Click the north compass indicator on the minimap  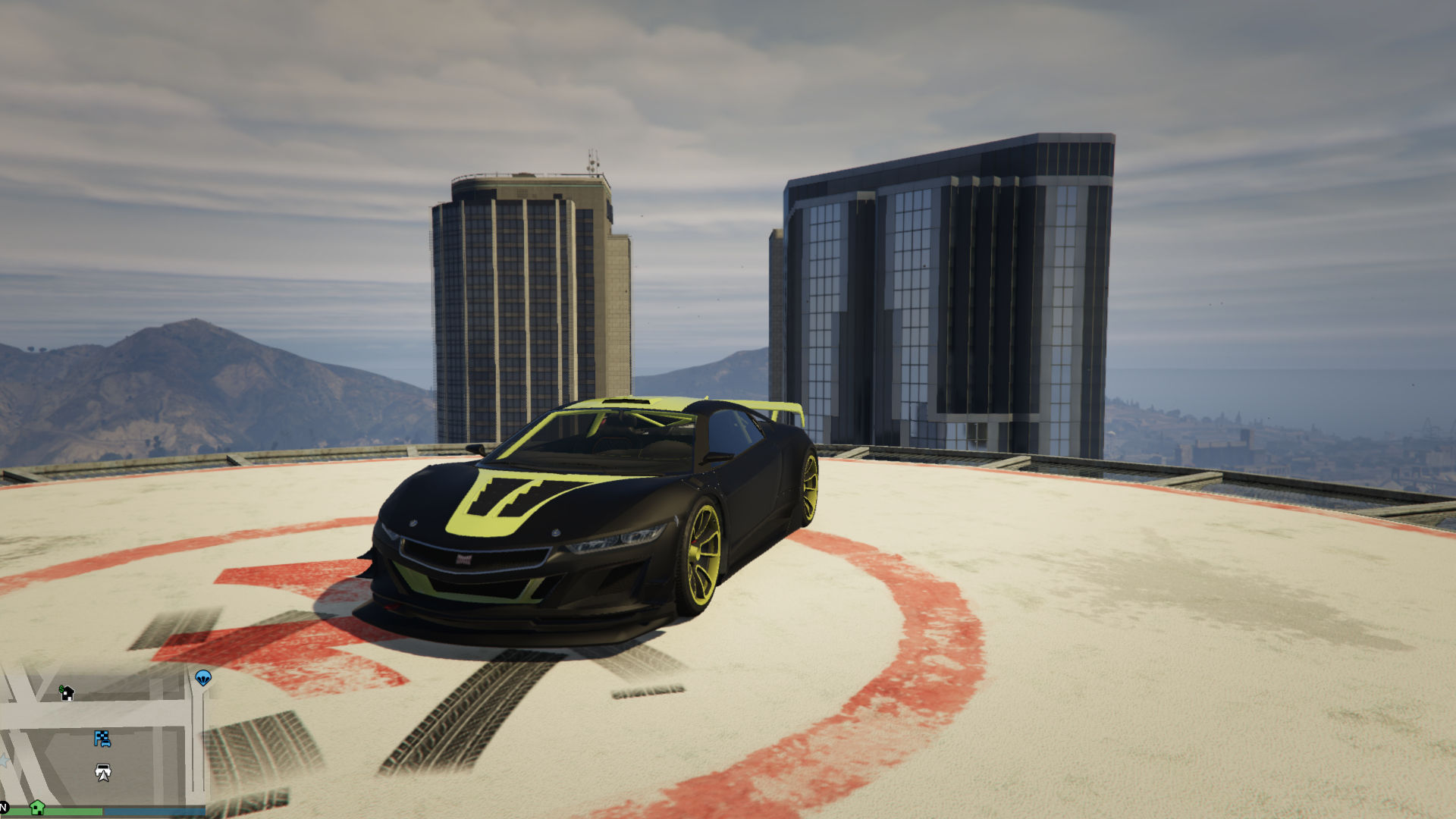click(x=4, y=808)
